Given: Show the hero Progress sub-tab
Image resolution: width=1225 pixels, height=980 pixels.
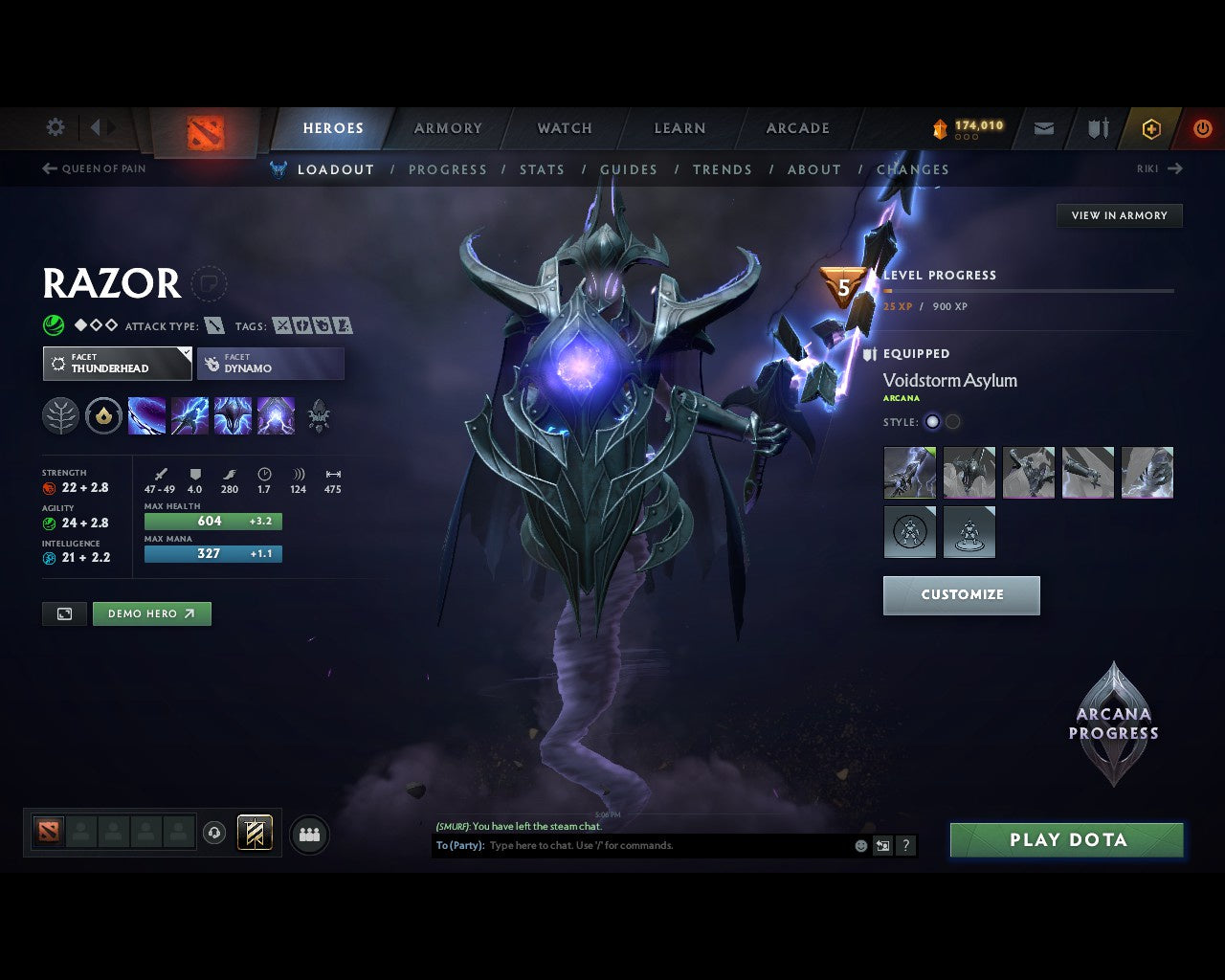Looking at the screenshot, I should point(448,169).
